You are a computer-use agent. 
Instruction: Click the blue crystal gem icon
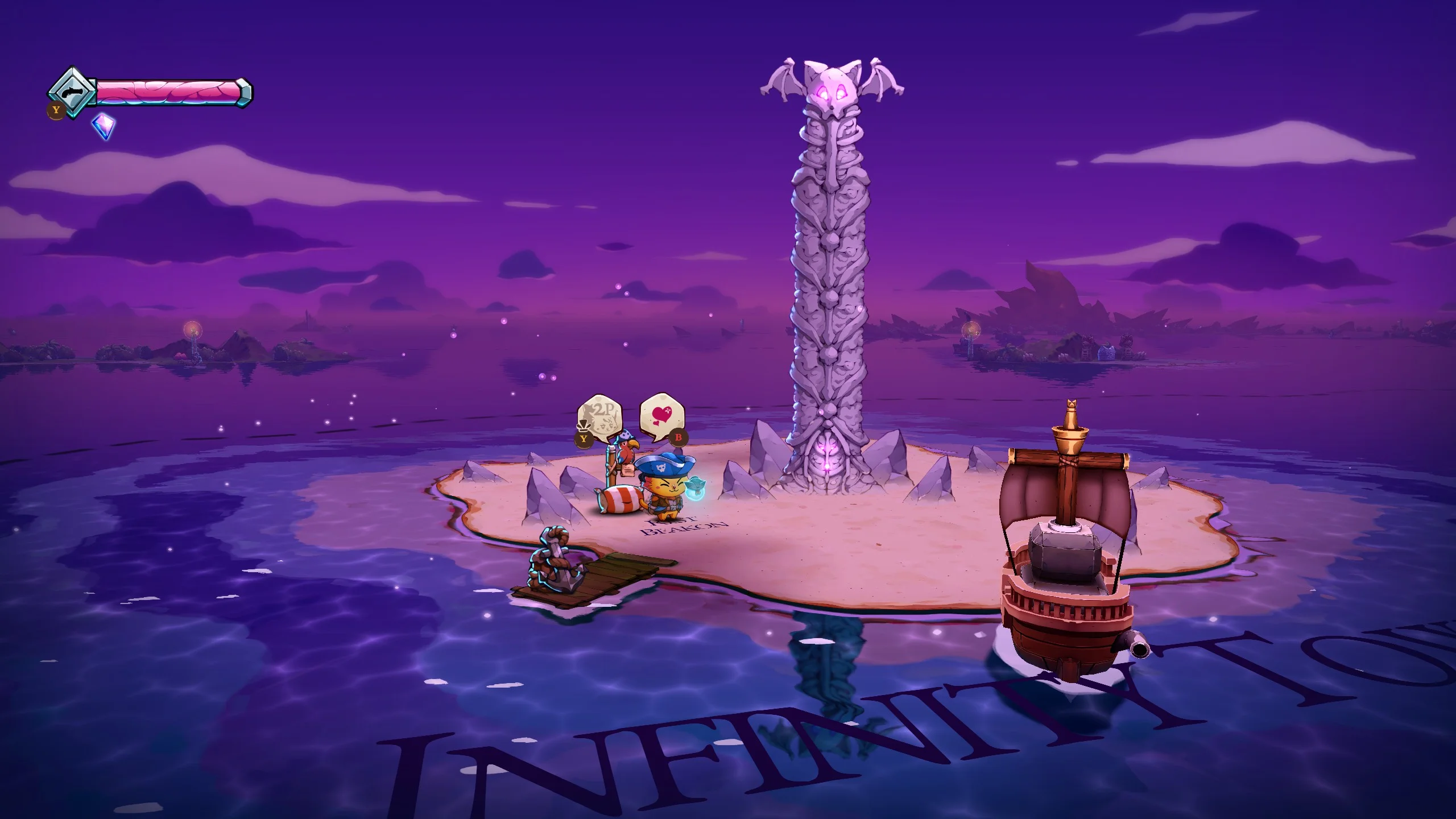coord(104,126)
